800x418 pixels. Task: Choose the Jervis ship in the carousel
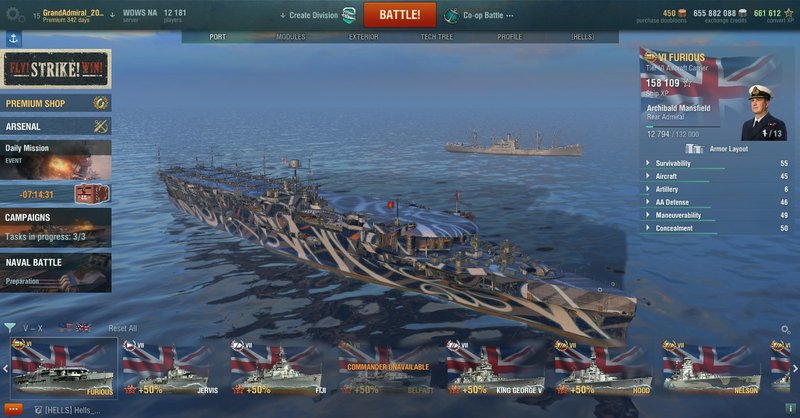[170, 369]
